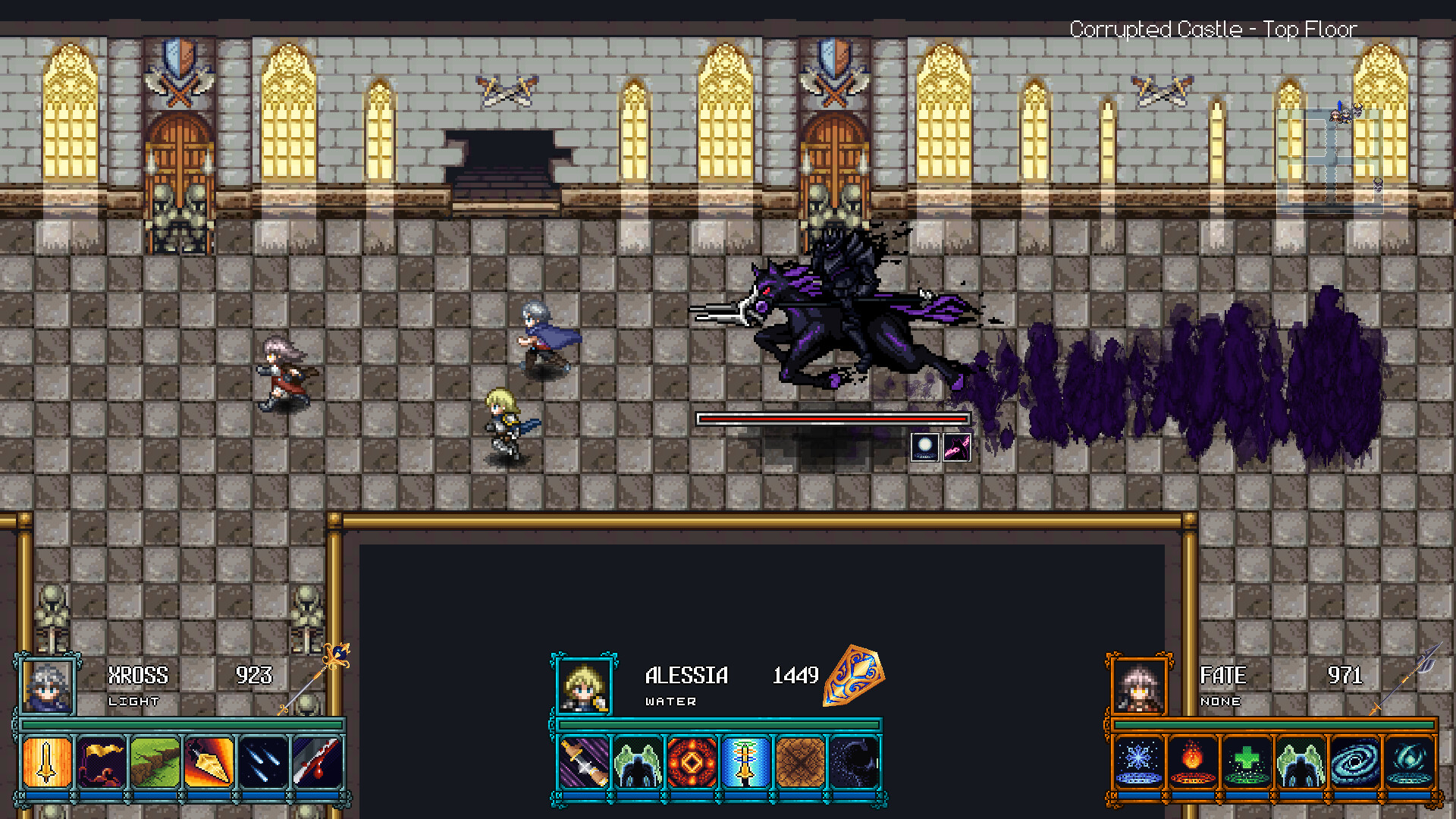Select Xross's earth fissure skill
Screen dimensions: 1456x819
coord(155,764)
